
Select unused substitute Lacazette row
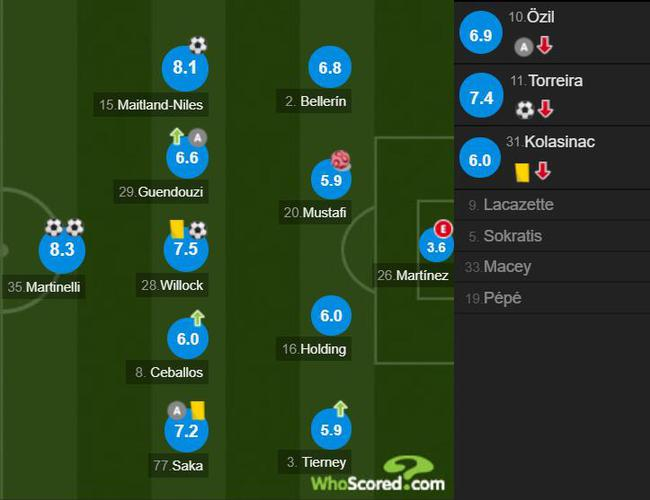click(x=517, y=205)
